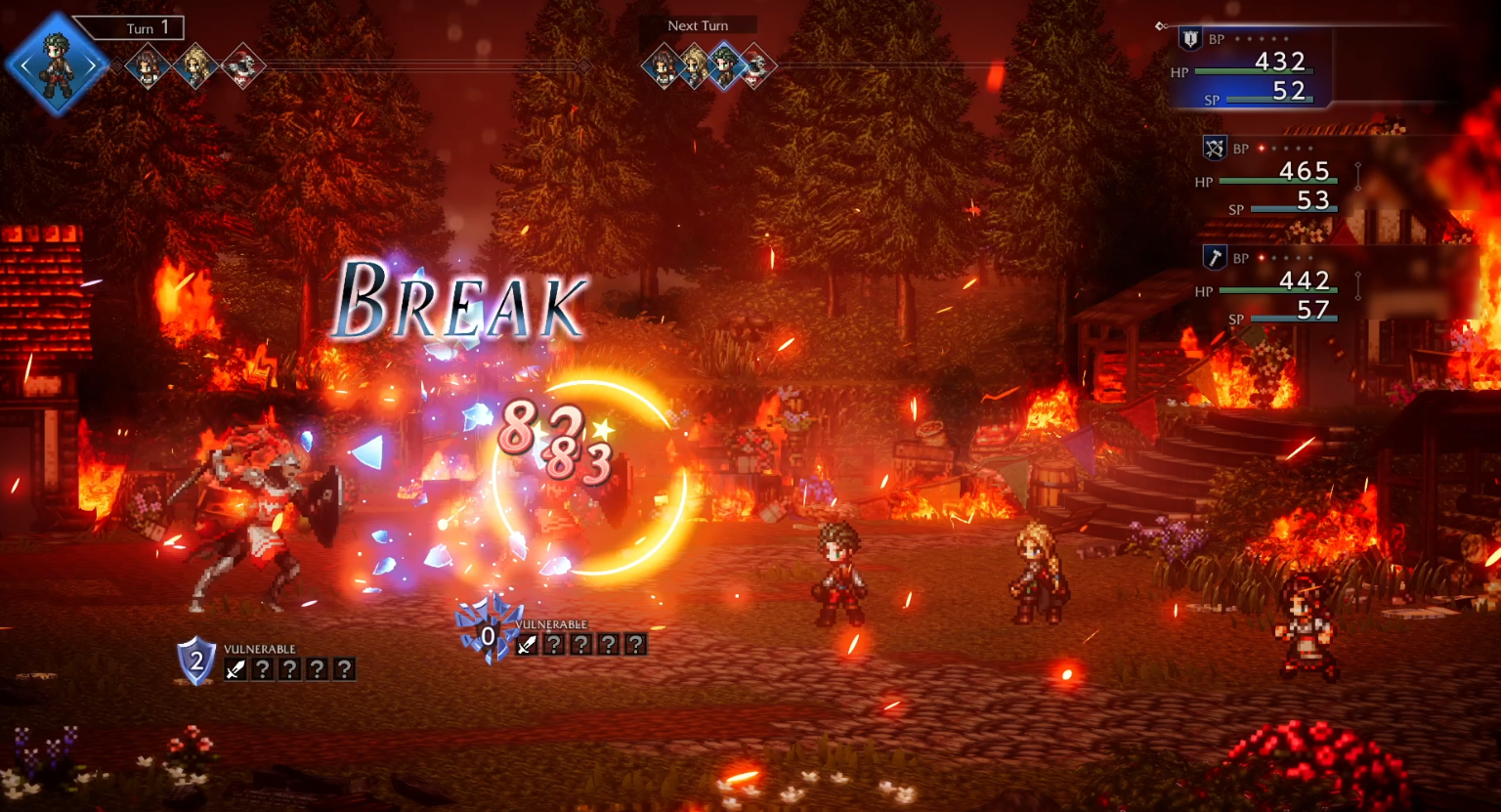This screenshot has width=1501, height=812.
Task: Click the green-haired portrait under Next Turn
Action: click(724, 66)
